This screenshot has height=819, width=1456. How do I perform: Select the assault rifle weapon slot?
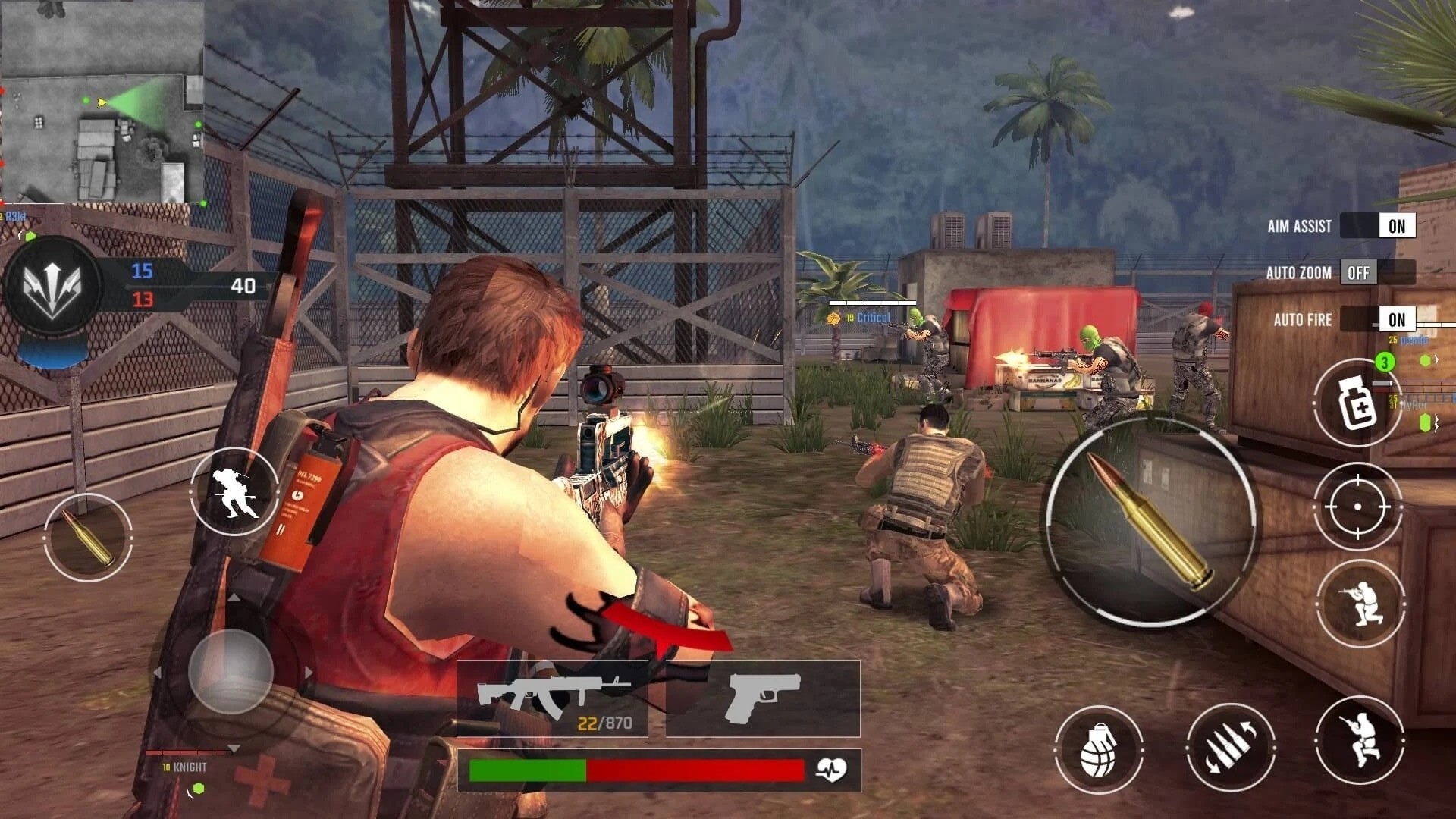tap(552, 698)
